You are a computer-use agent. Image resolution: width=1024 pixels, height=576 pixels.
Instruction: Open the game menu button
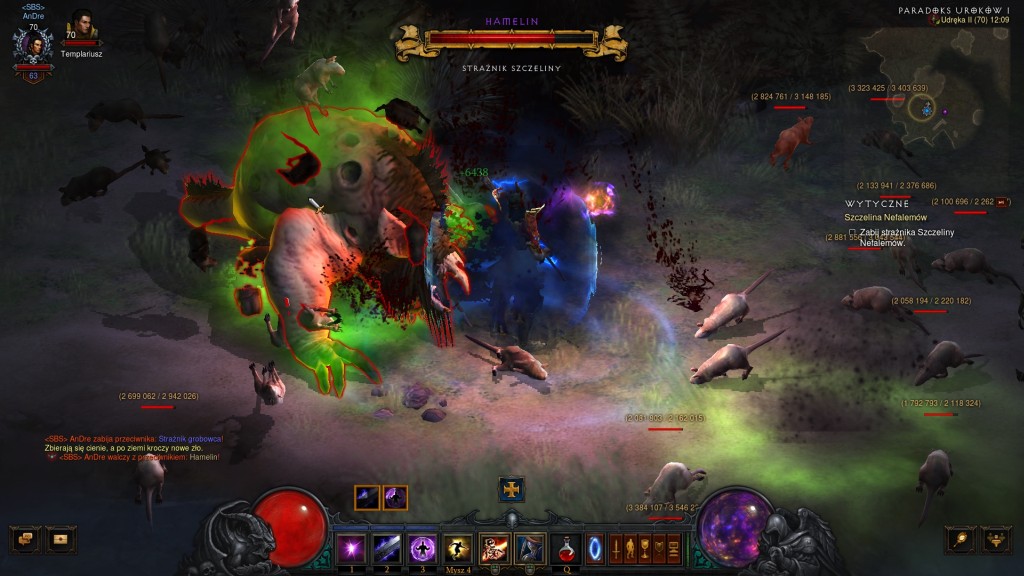[x=673, y=548]
